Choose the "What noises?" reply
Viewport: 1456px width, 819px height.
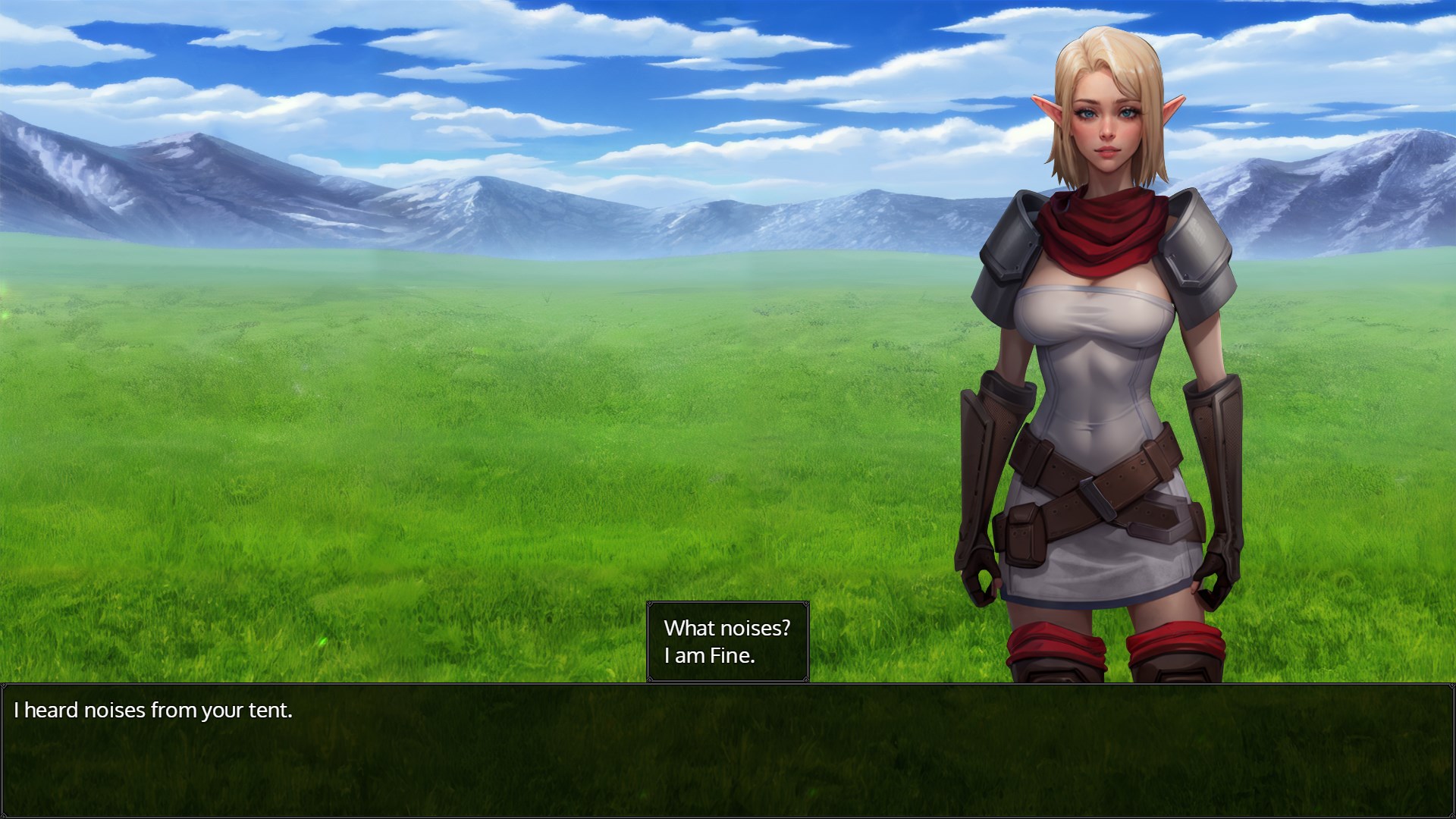tap(726, 628)
